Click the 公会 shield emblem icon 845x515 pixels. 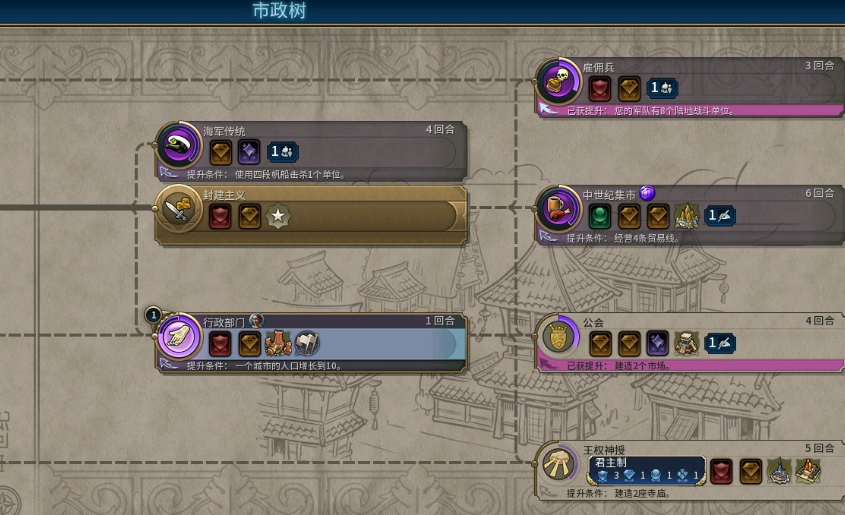pos(559,338)
